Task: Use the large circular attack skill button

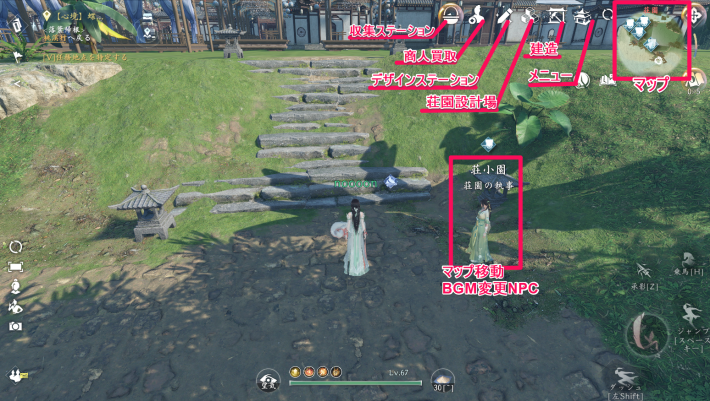Action: point(645,334)
